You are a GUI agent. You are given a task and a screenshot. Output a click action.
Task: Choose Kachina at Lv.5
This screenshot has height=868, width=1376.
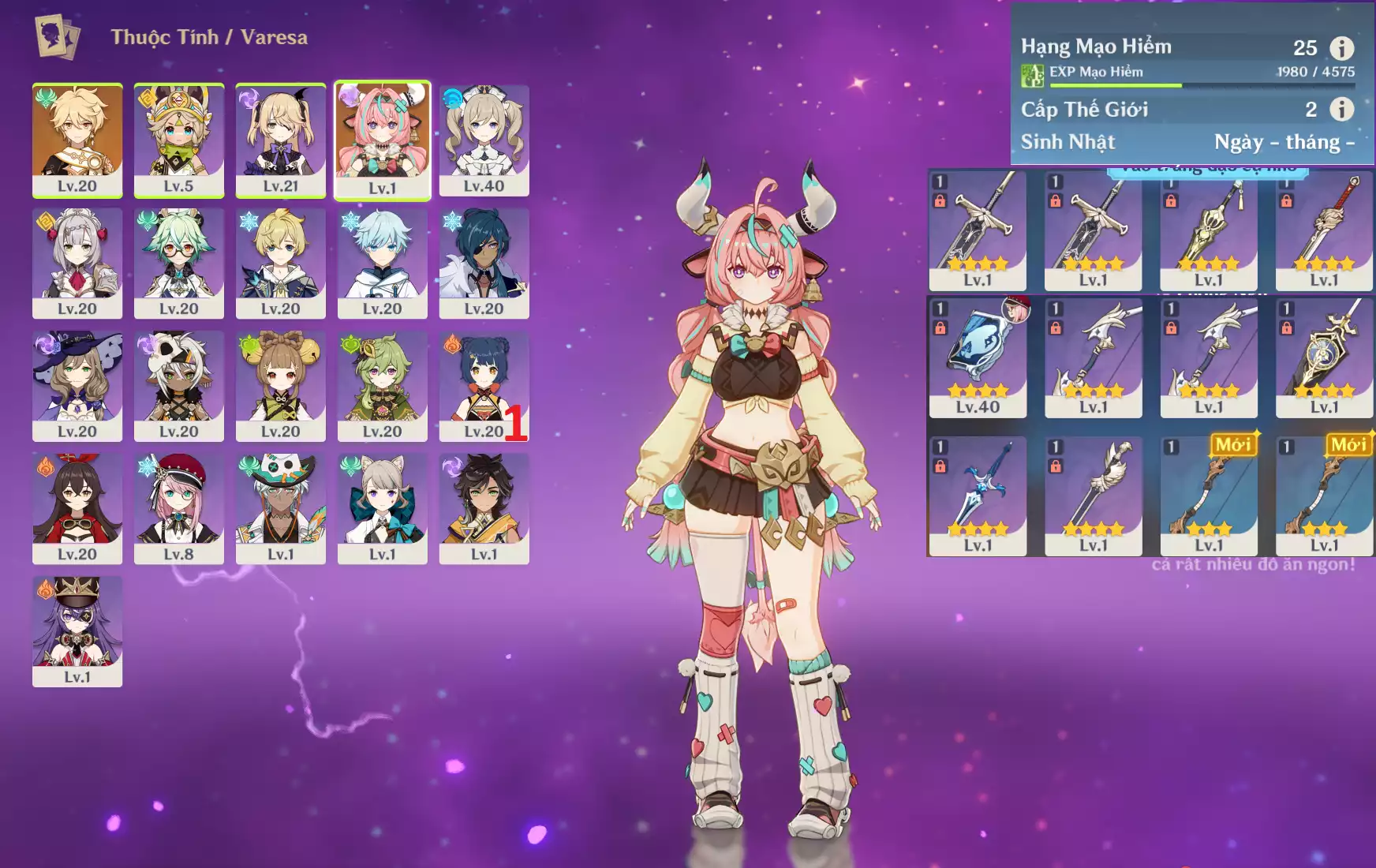(x=179, y=140)
